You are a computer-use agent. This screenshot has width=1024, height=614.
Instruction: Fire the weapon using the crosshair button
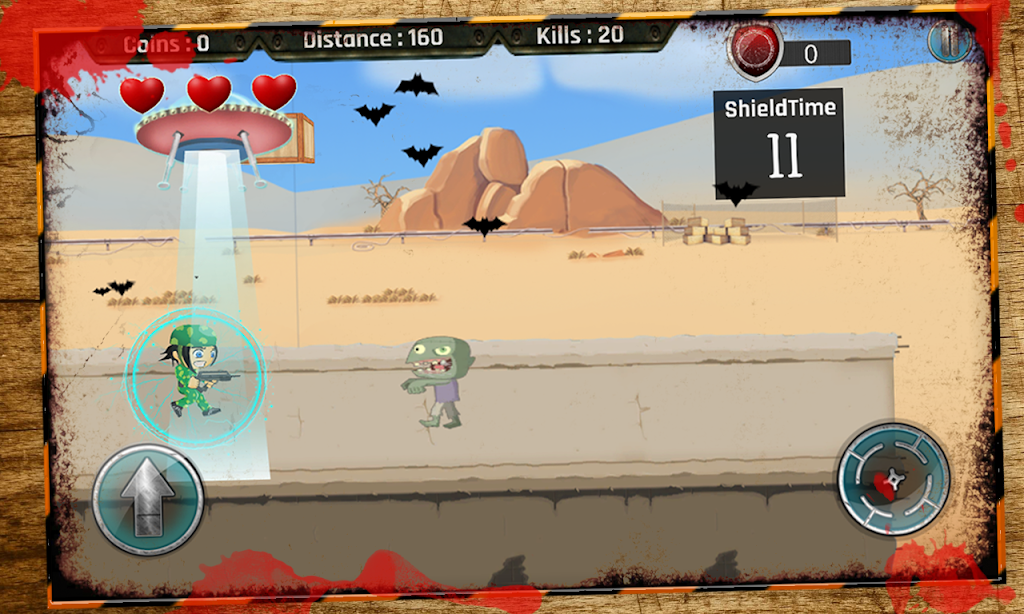892,479
